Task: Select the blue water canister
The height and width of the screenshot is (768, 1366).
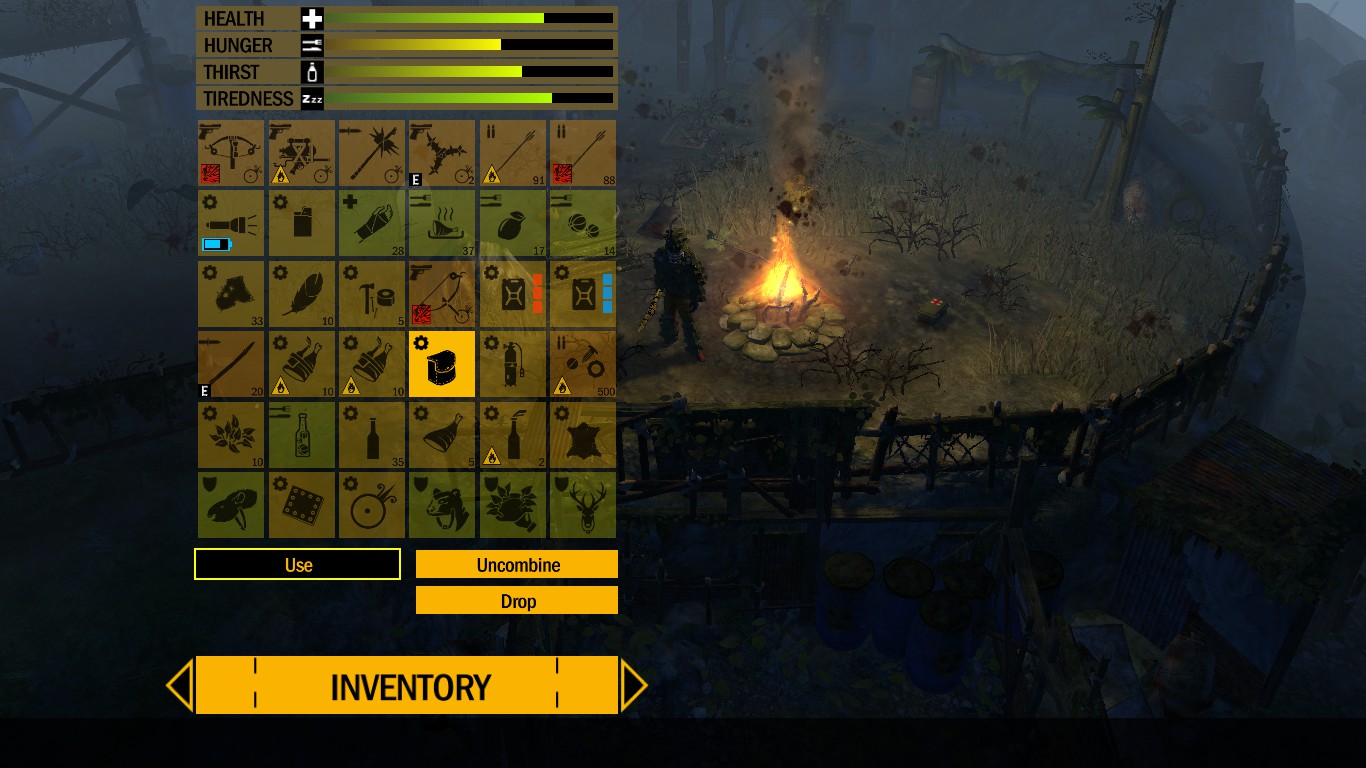Action: point(583,293)
